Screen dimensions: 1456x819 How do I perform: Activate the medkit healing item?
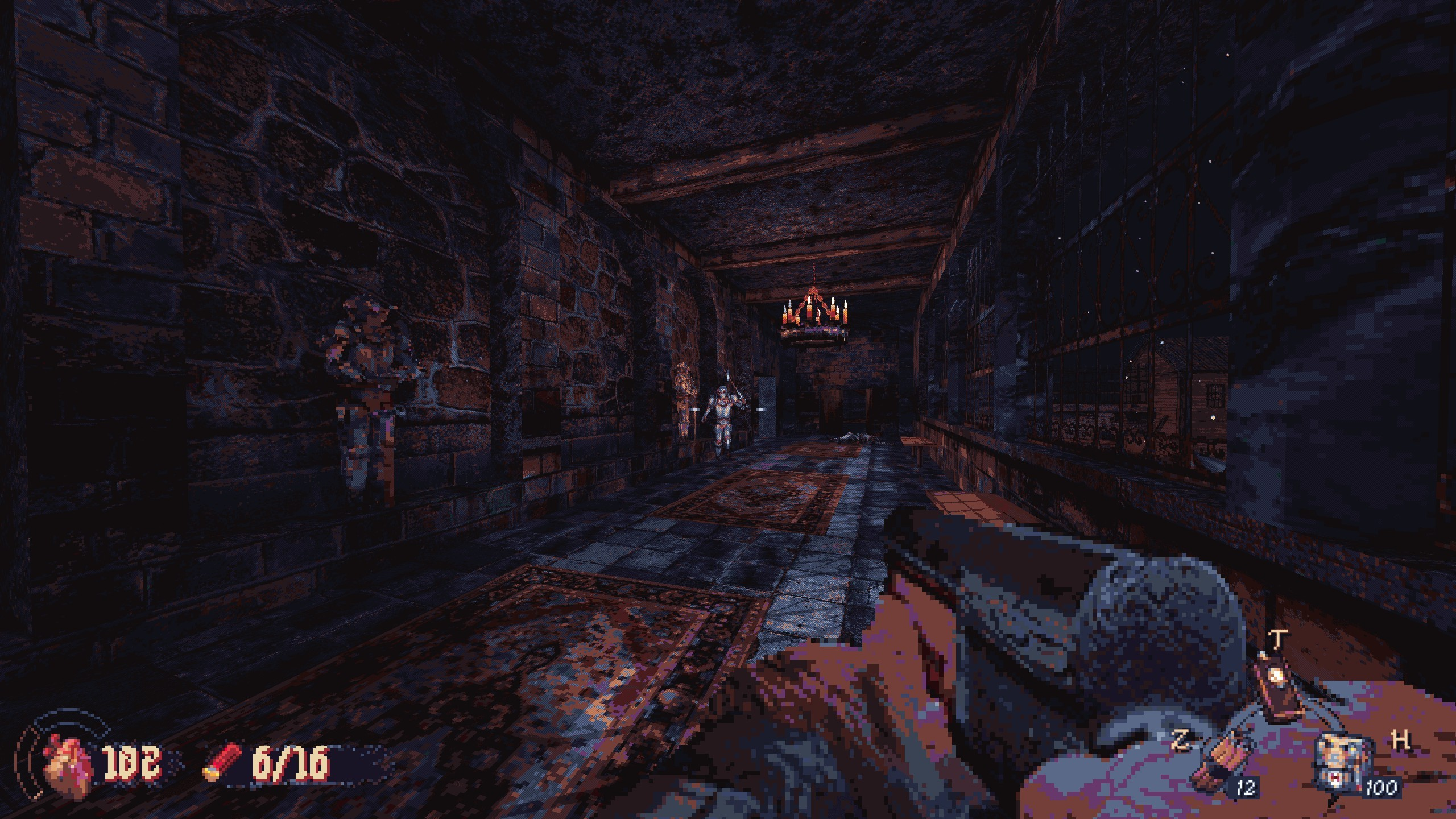1339,770
